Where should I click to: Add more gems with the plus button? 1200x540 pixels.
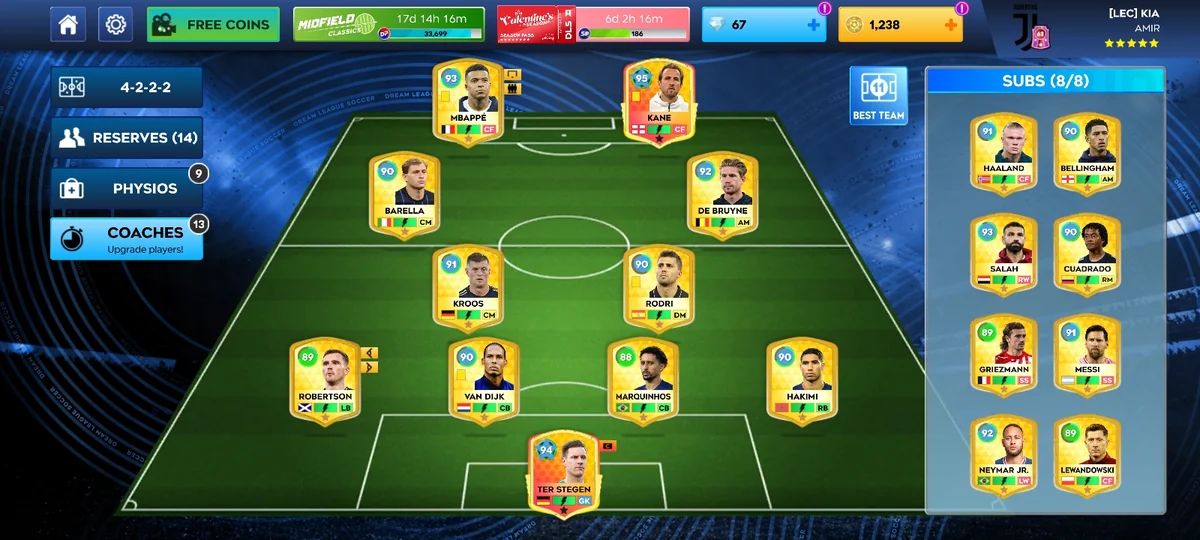tap(814, 25)
